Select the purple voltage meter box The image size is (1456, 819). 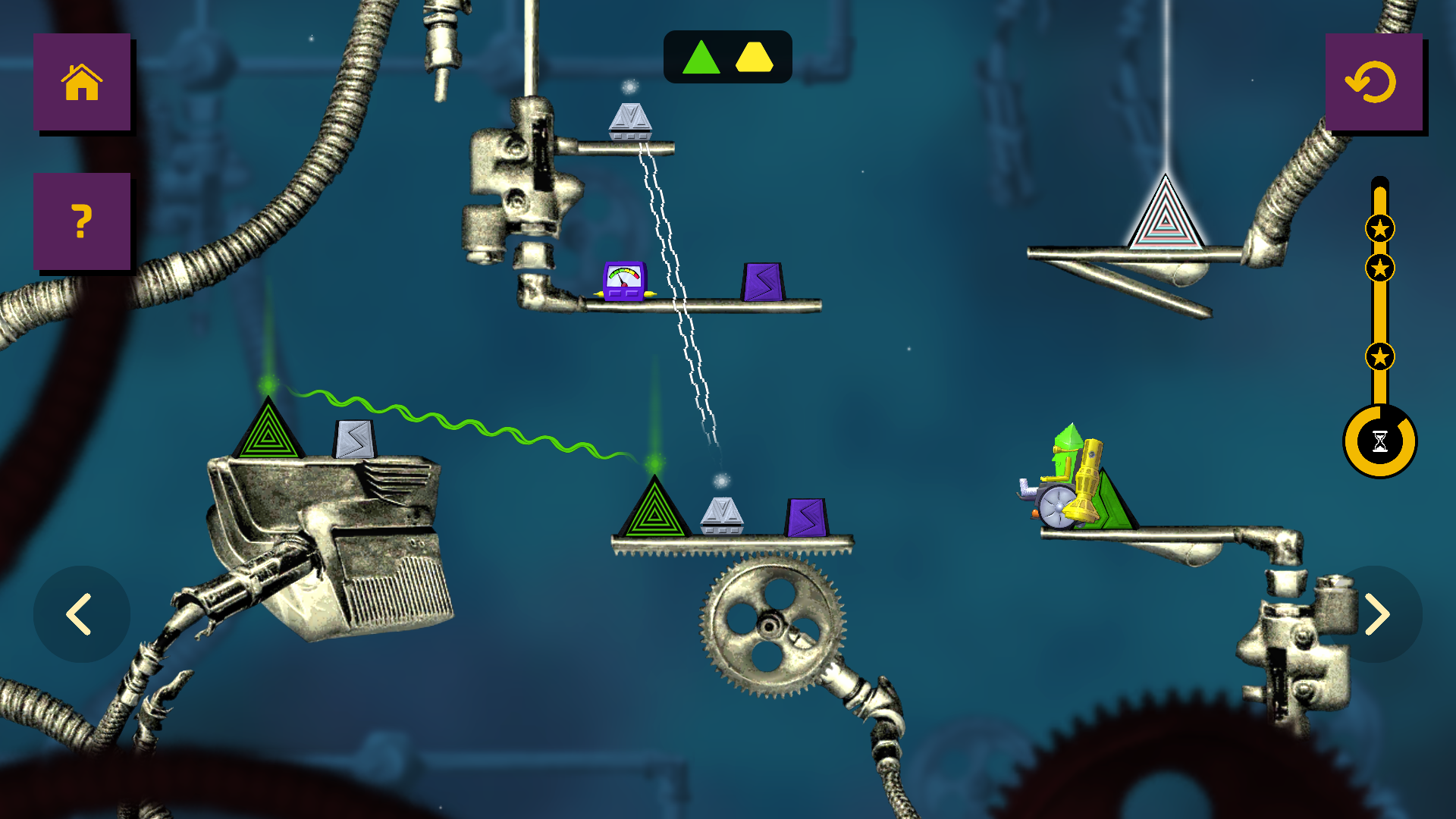point(623,281)
